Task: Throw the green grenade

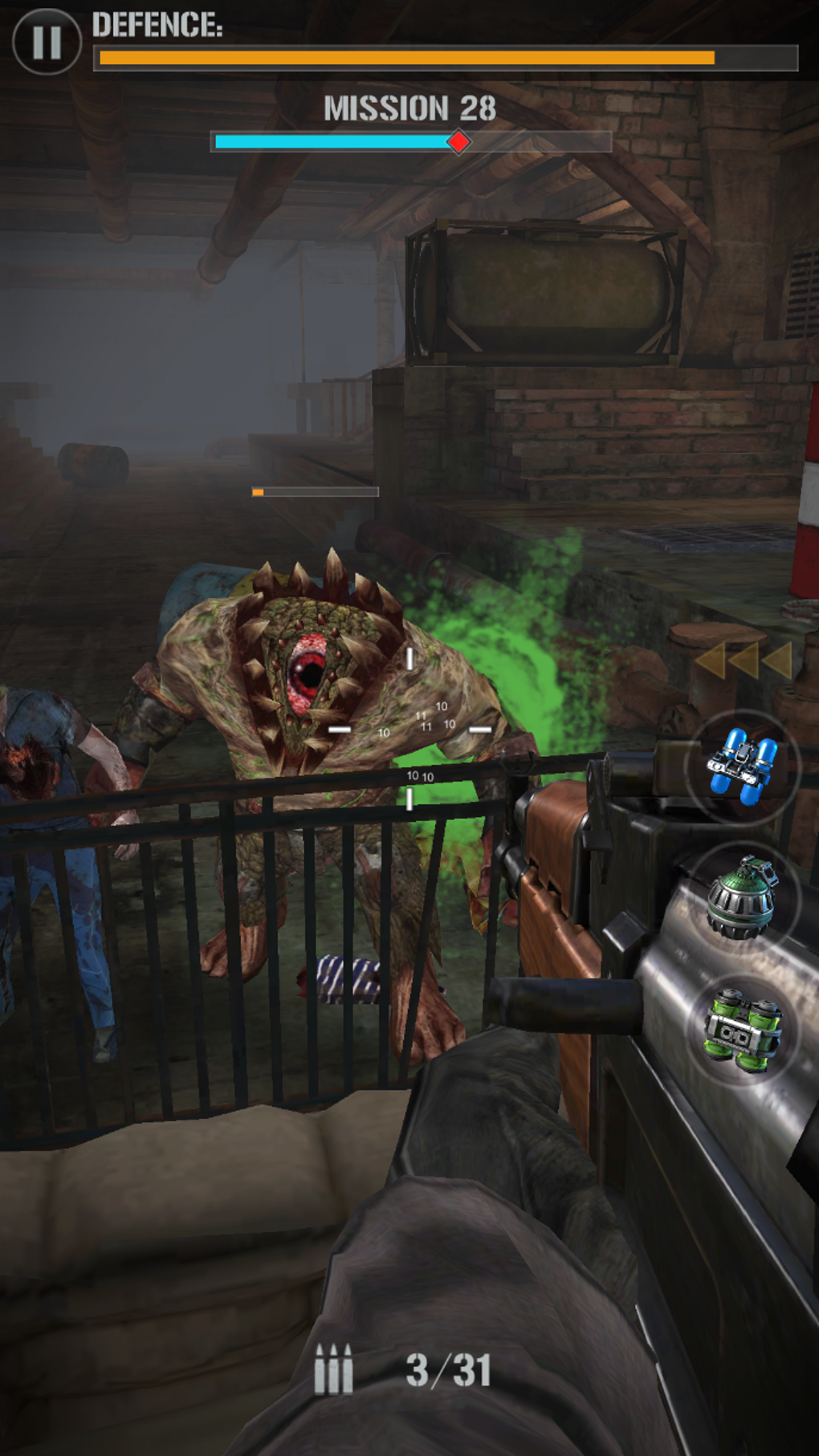Action: tap(742, 898)
